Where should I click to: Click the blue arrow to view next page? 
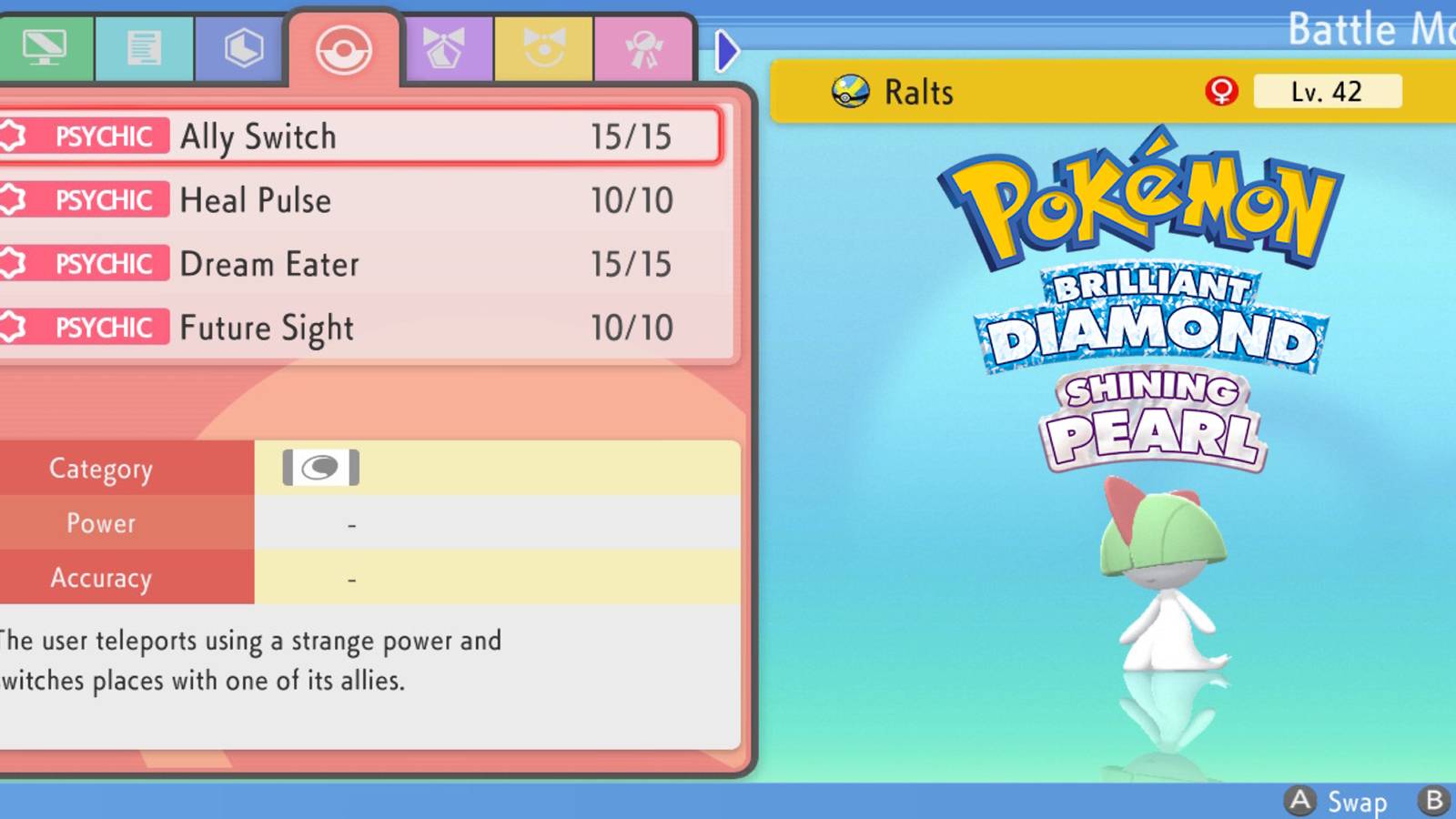click(x=727, y=50)
